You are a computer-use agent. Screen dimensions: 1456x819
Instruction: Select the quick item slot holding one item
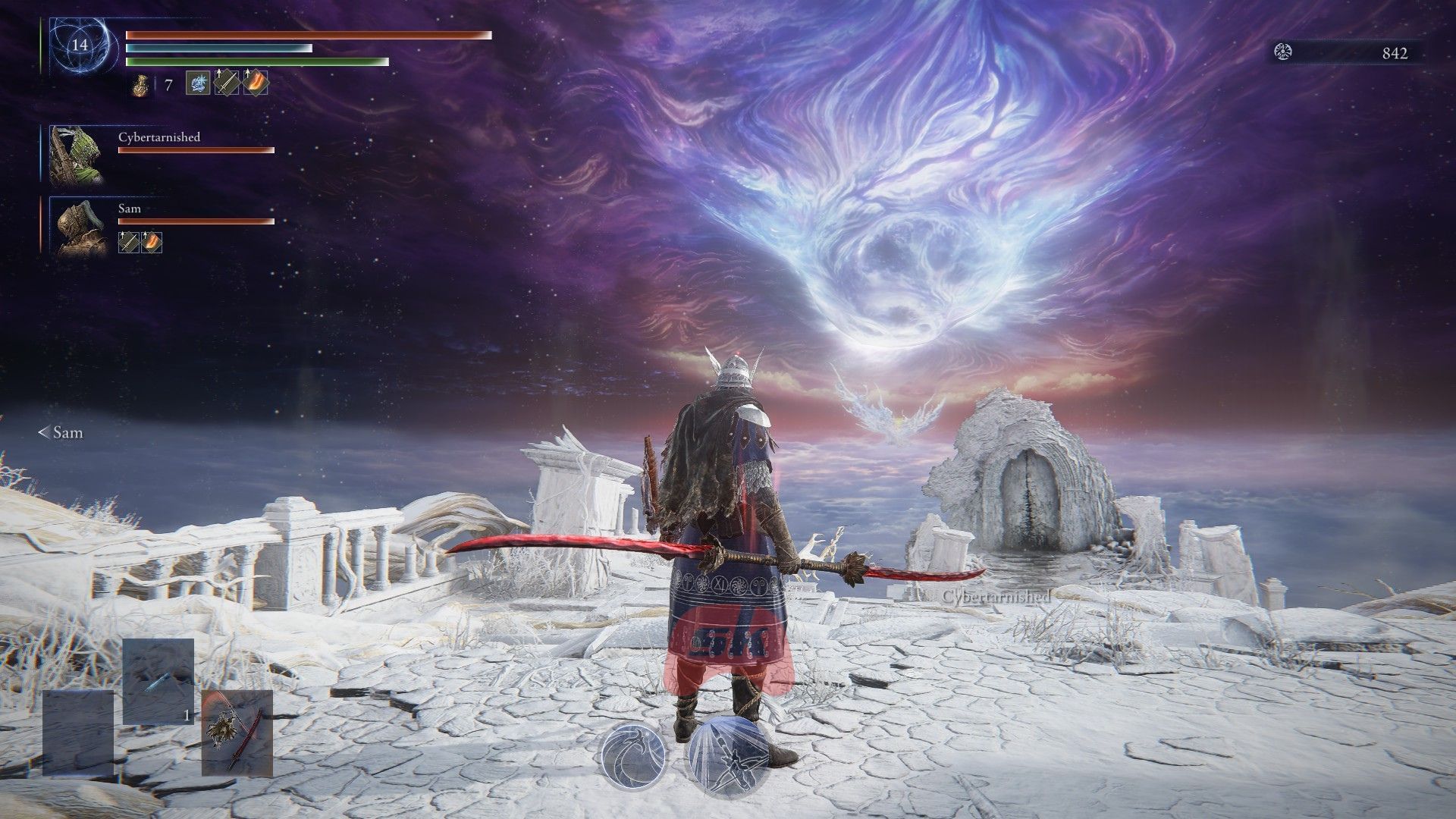pos(158,681)
